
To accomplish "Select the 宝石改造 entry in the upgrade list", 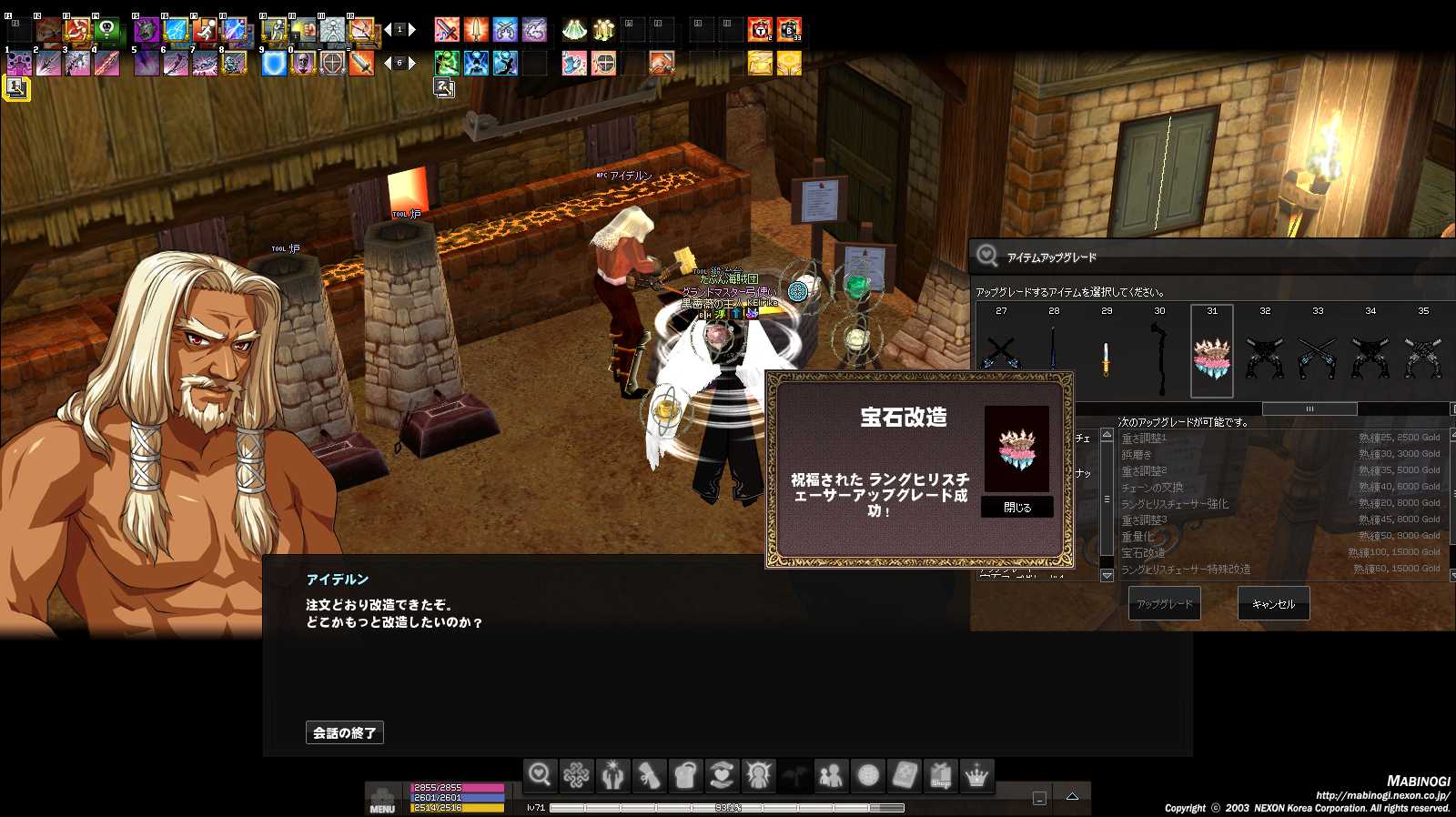I will pos(1174,551).
